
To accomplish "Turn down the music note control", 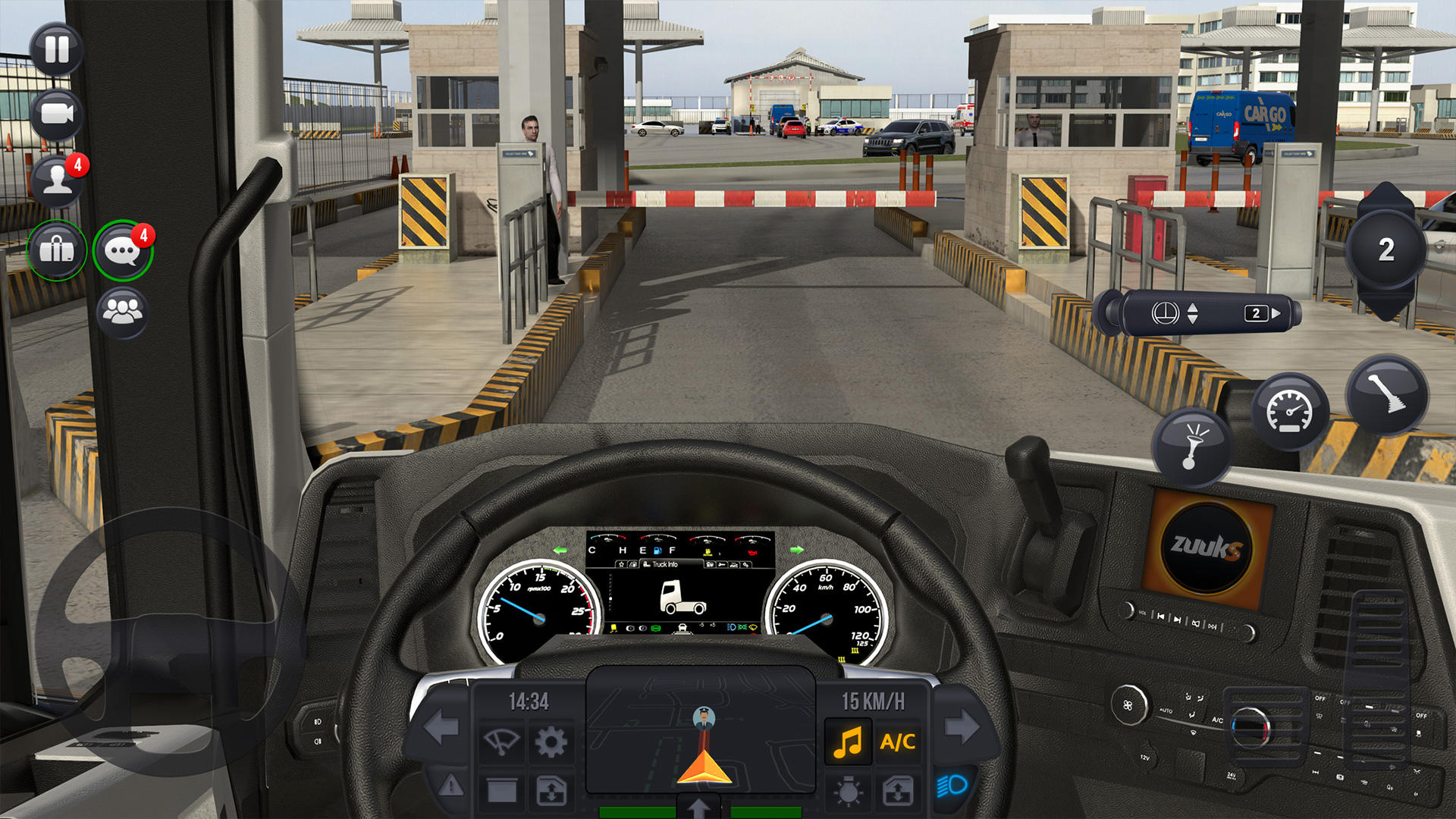I will [x=849, y=741].
